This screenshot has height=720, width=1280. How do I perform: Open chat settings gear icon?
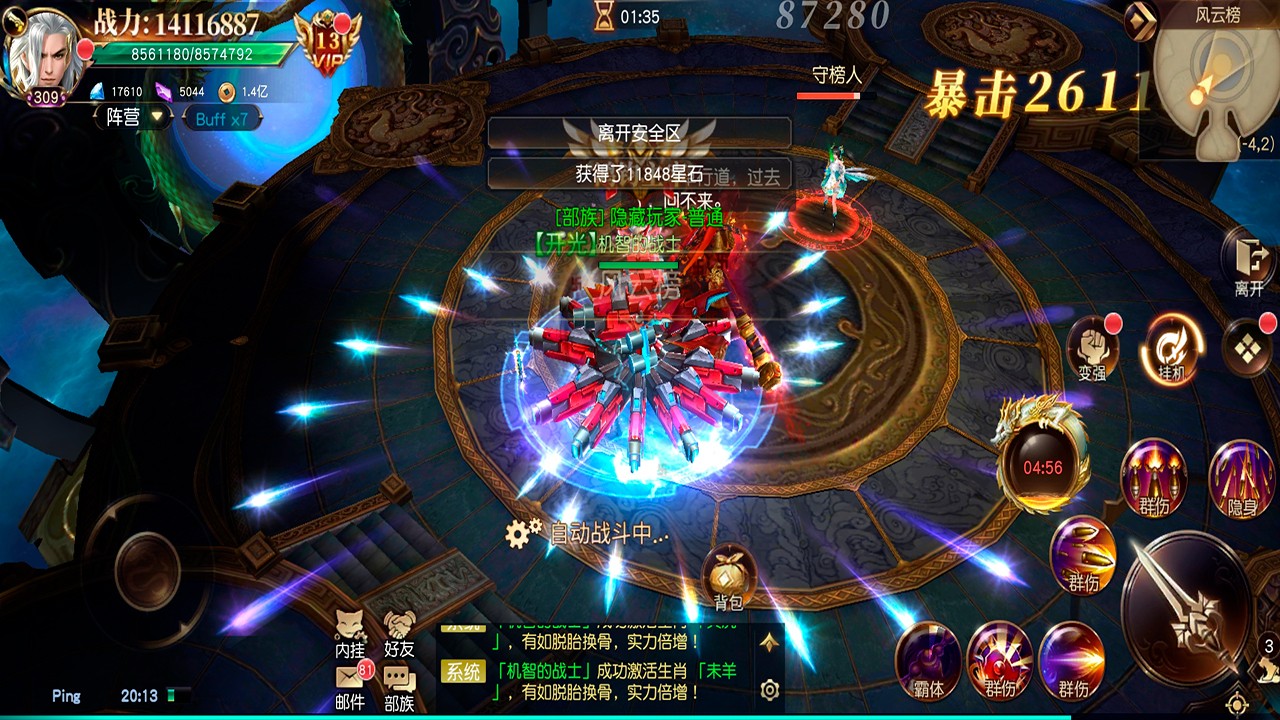[x=769, y=689]
